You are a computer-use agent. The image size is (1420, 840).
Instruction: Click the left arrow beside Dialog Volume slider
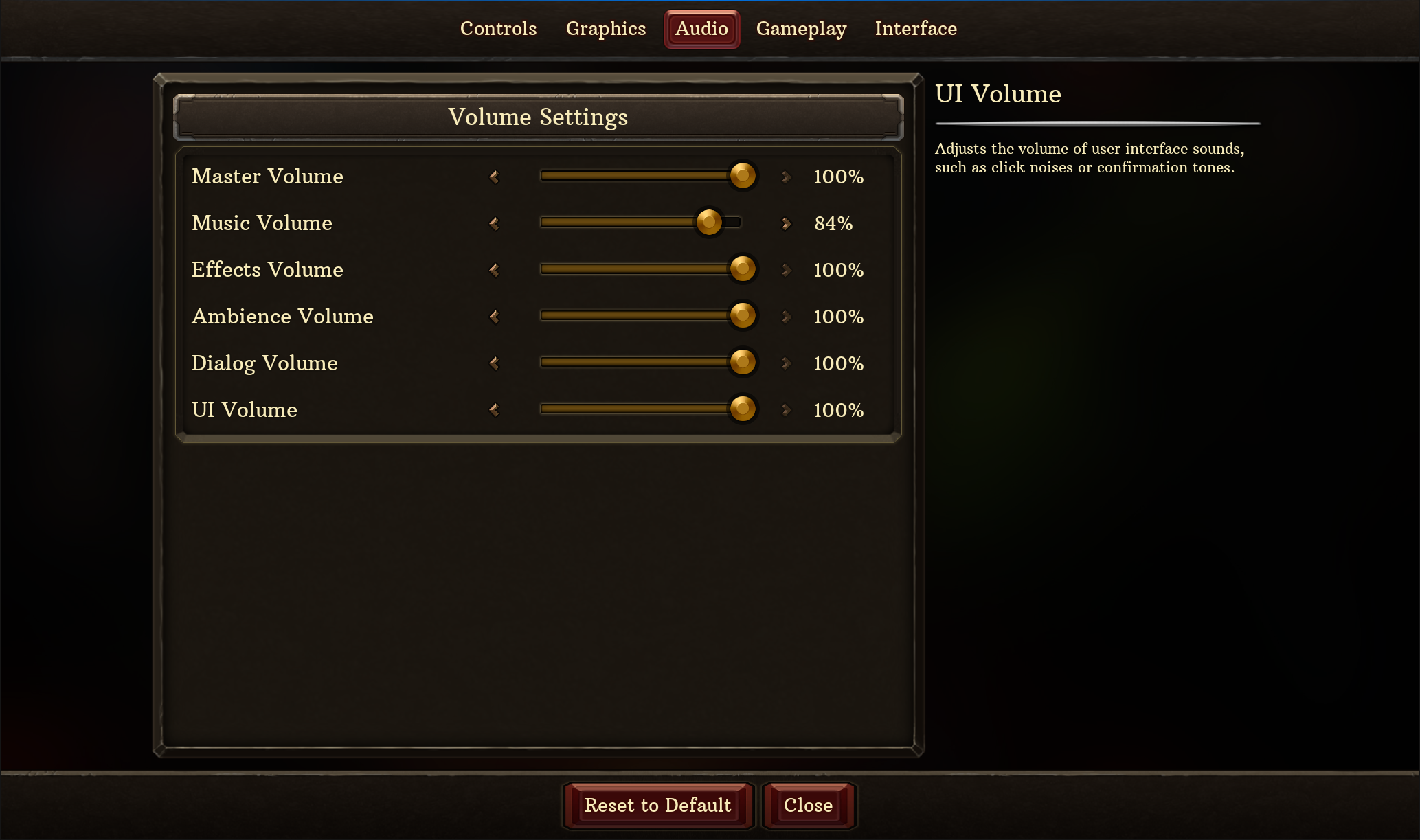click(x=493, y=363)
